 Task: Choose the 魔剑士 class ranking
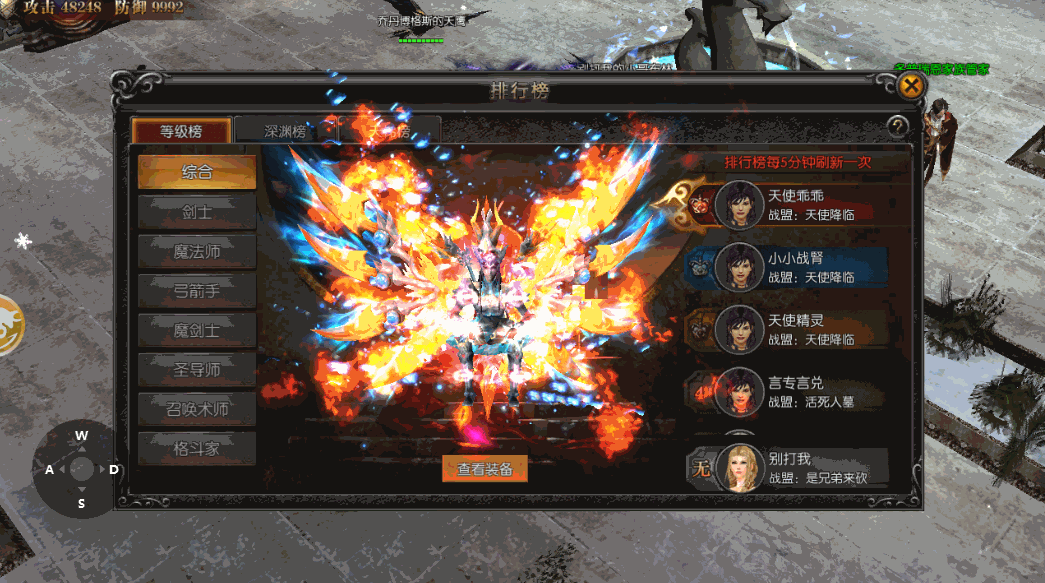click(x=197, y=330)
